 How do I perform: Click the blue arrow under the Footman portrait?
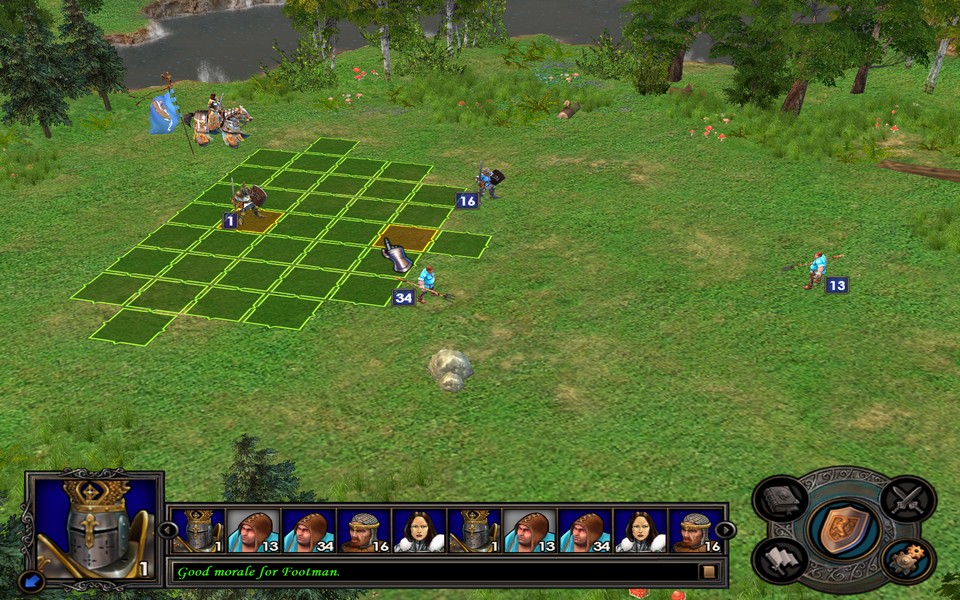[31, 579]
